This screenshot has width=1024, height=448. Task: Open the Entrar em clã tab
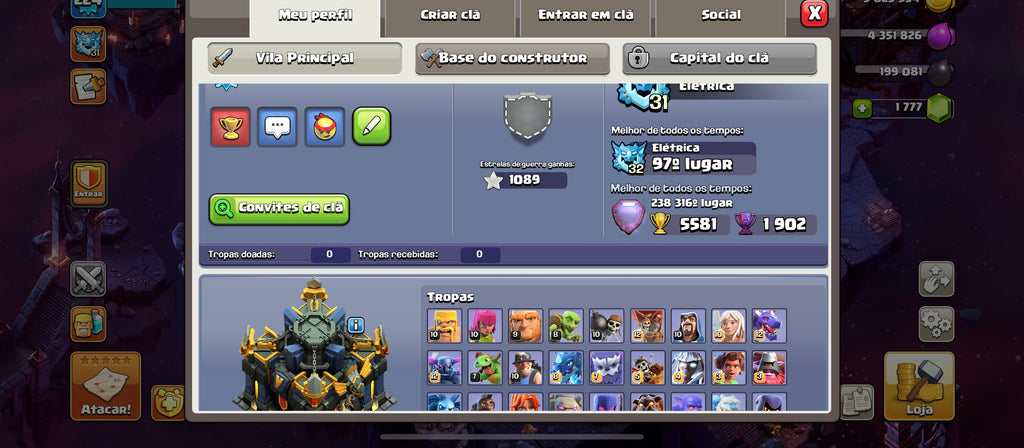pos(585,15)
